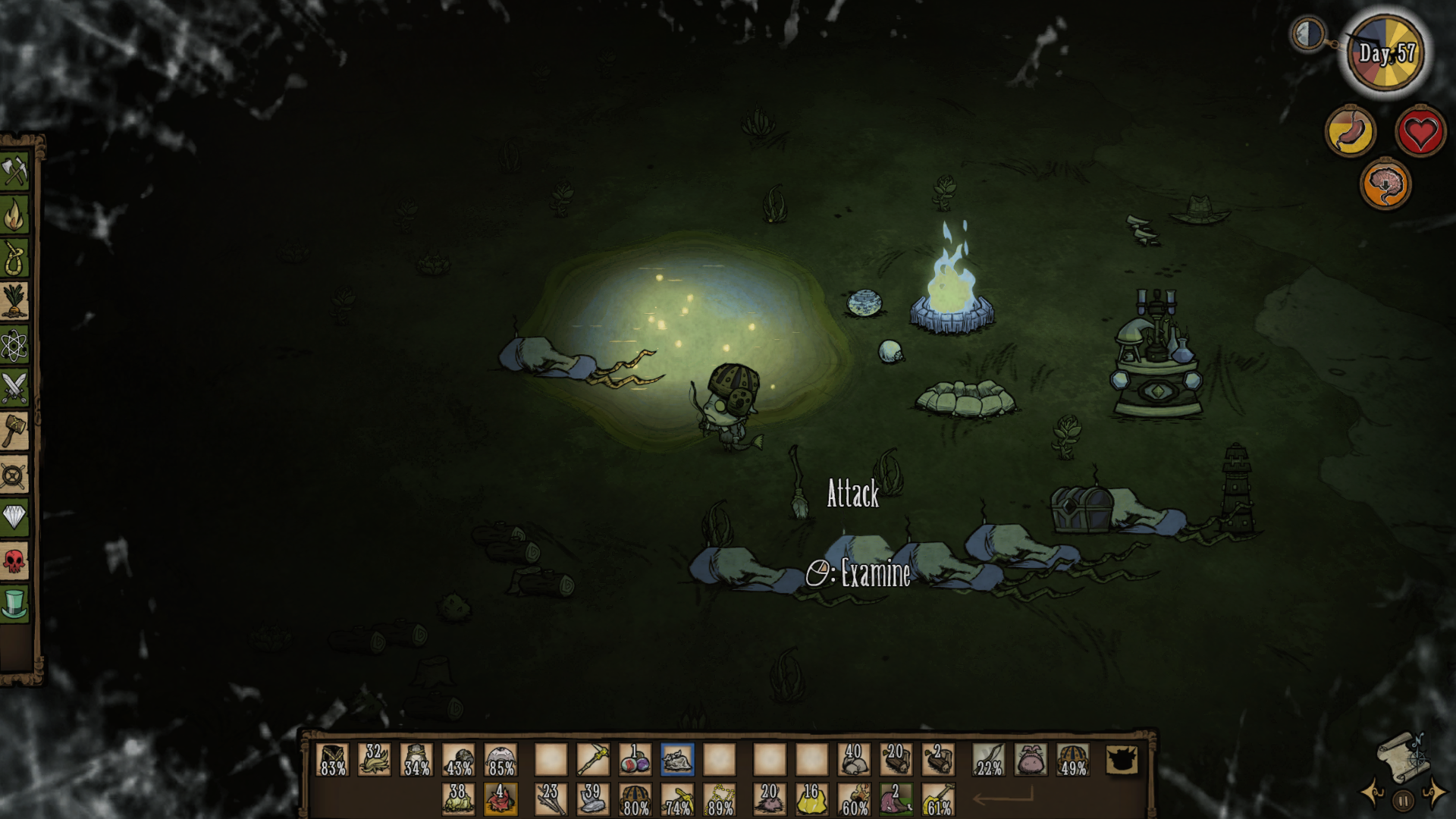This screenshot has width=1456, height=819.
Task: Open the Fire crafting tab
Action: 14,215
